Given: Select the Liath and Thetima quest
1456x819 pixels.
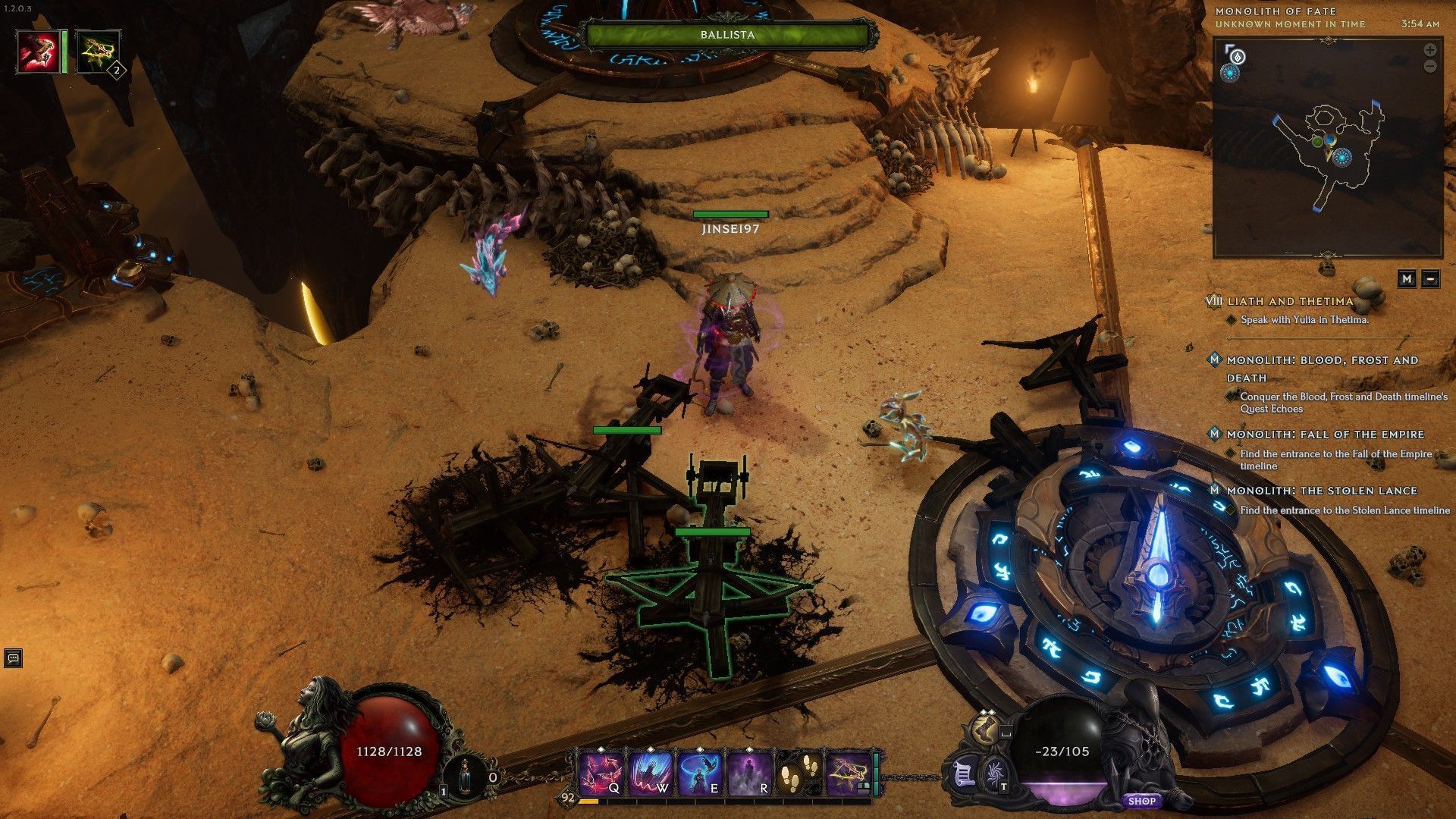Looking at the screenshot, I should [x=1290, y=301].
